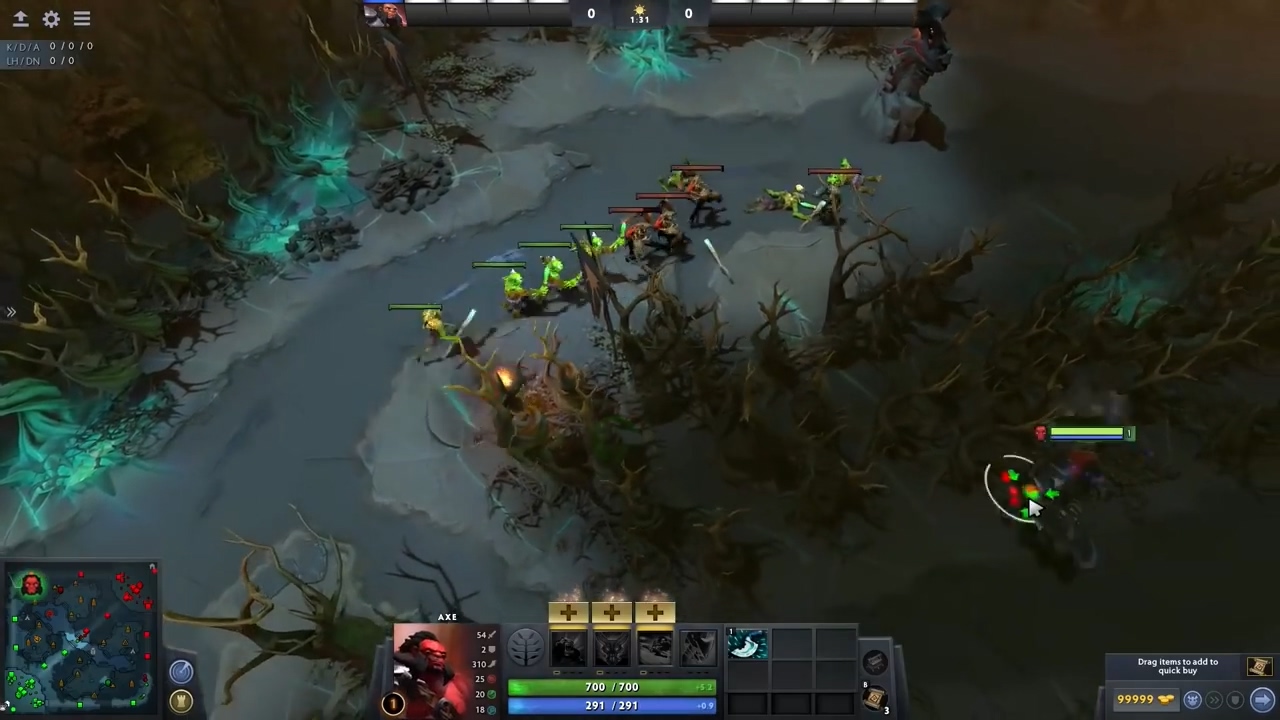
Task: Select the Battle Hunger ability icon
Action: (x=611, y=645)
